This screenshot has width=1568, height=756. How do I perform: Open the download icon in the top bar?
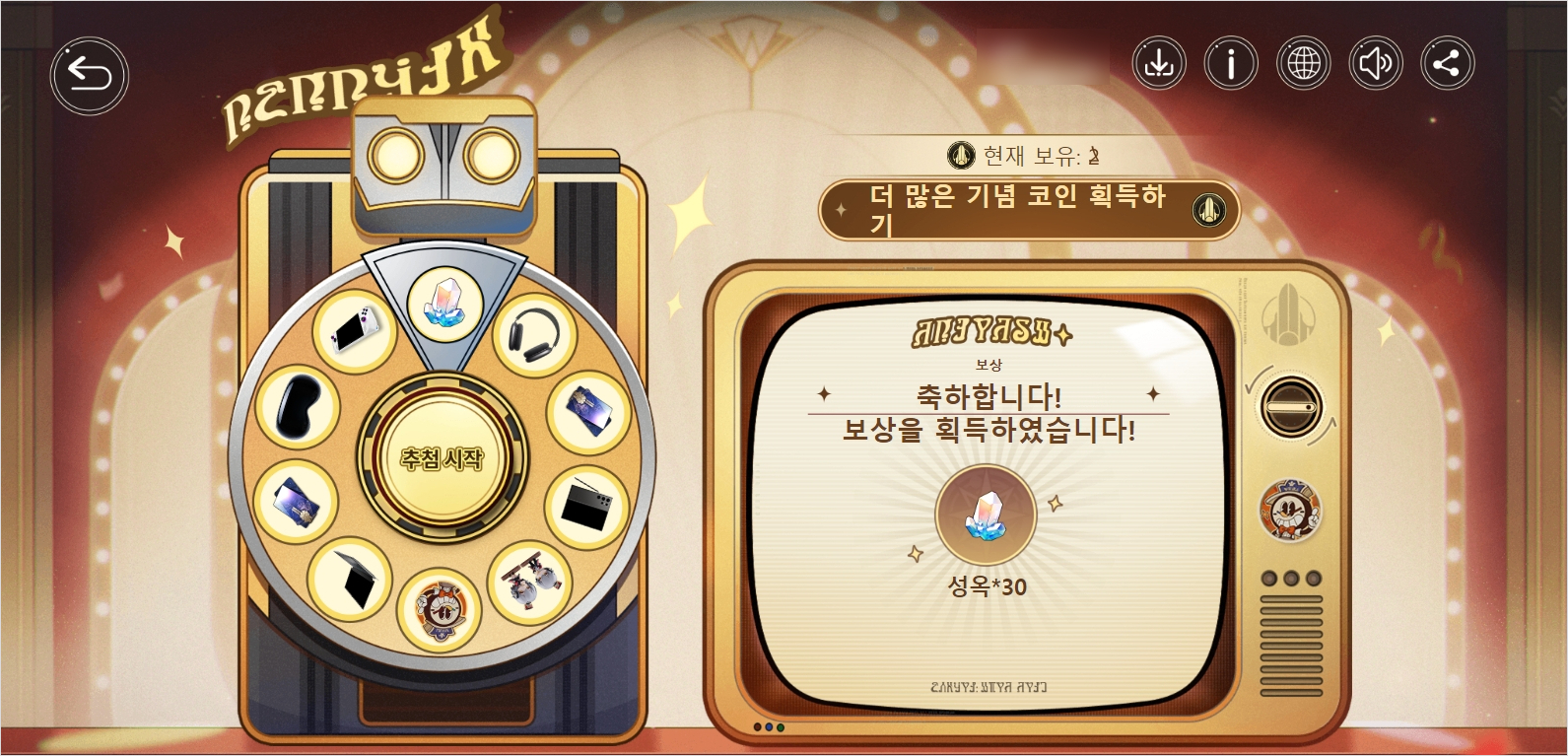coord(1158,65)
